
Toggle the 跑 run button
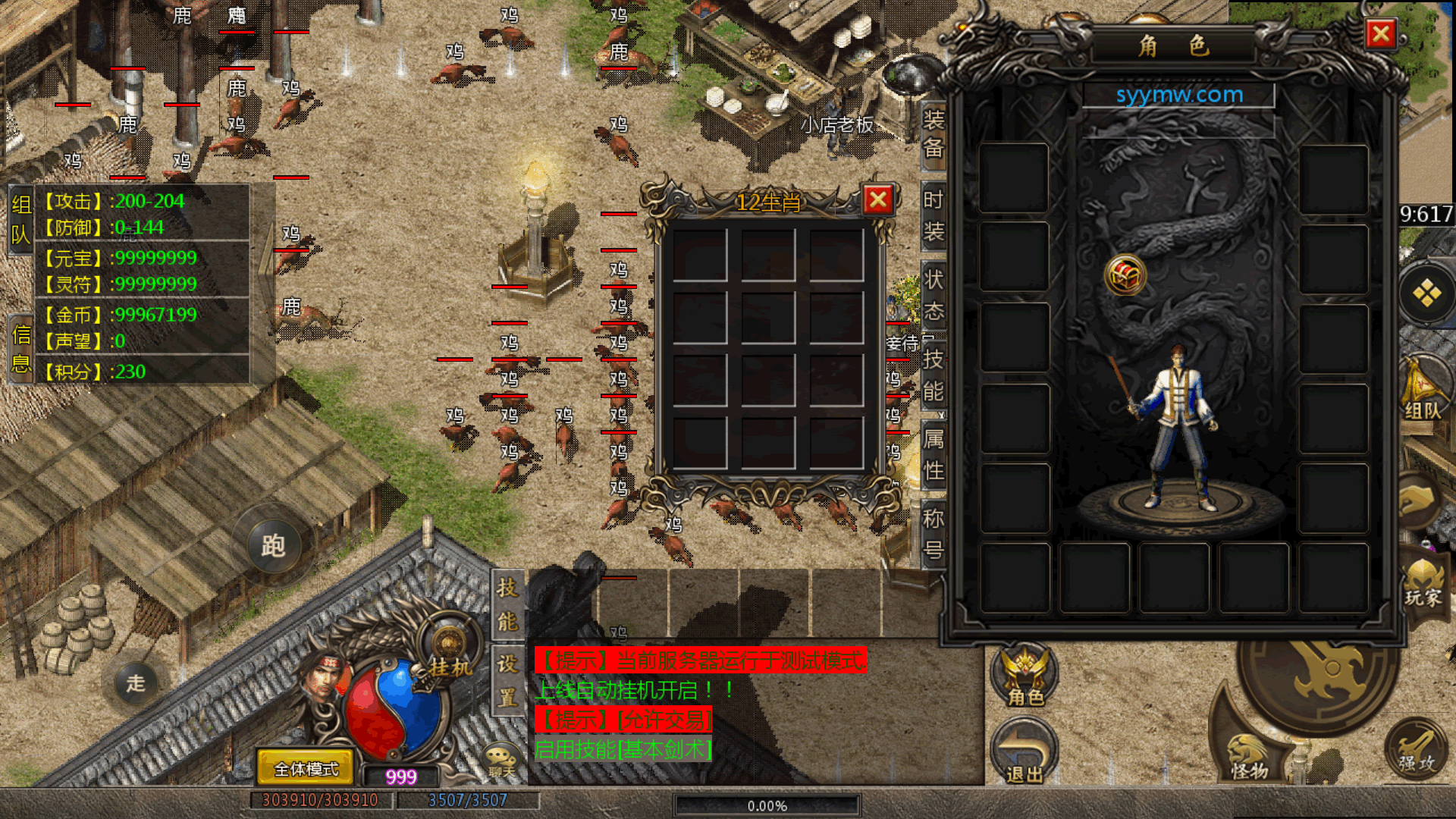pos(273,545)
